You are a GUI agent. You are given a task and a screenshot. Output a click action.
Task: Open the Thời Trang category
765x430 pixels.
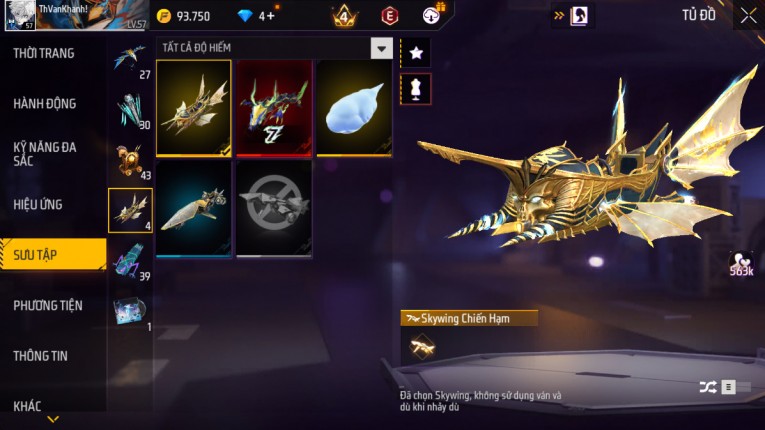(44, 53)
